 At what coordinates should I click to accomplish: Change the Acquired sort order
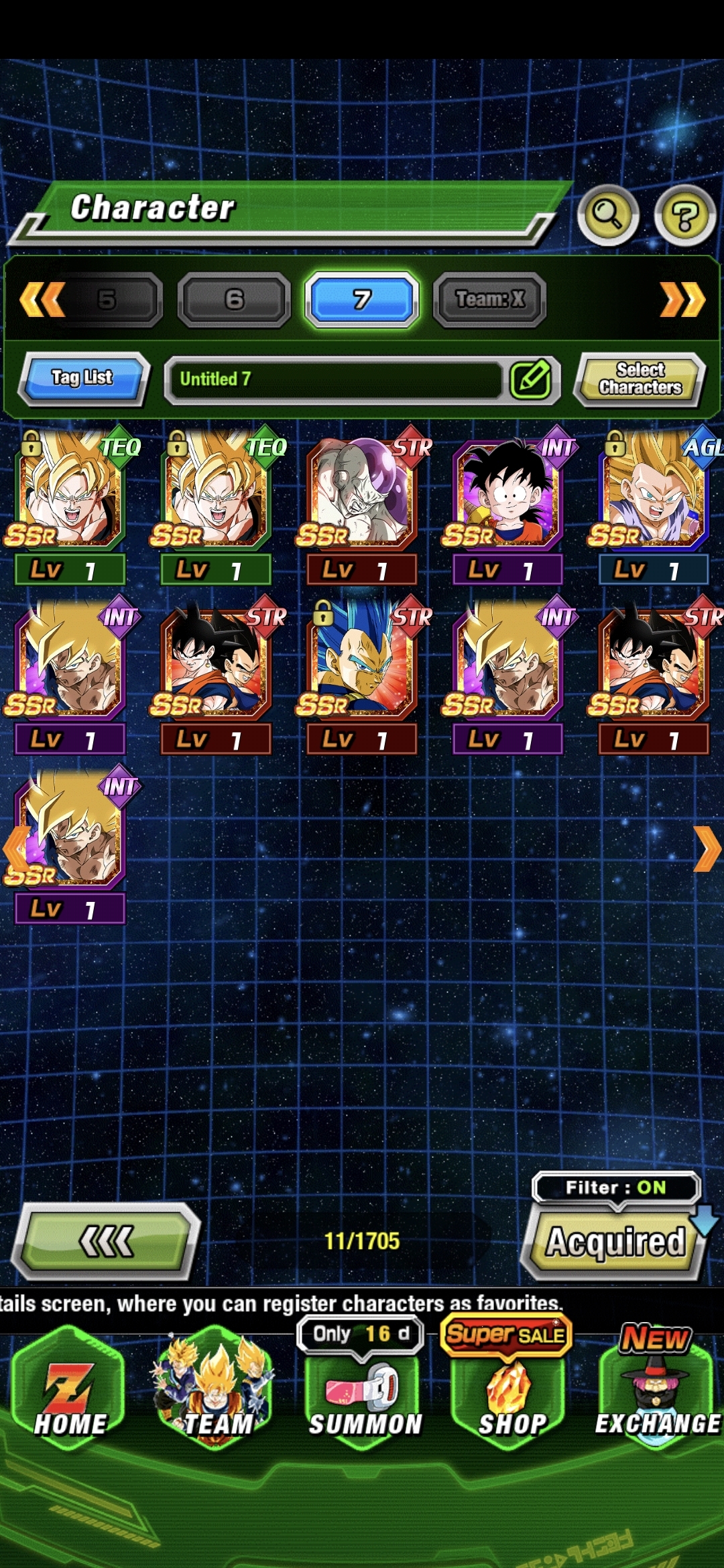(x=614, y=1242)
